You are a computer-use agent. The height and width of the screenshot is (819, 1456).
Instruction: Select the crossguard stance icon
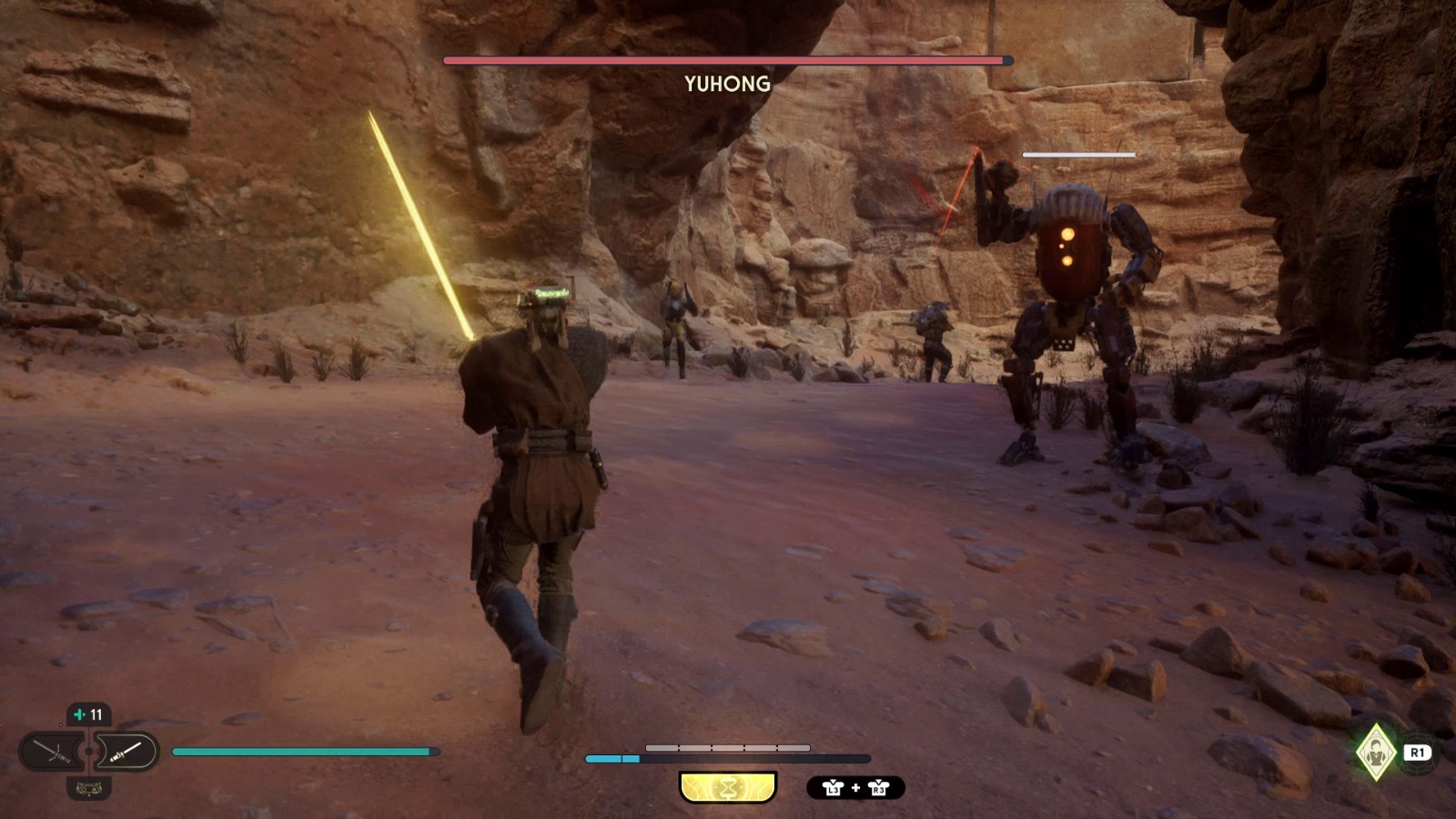(x=53, y=752)
